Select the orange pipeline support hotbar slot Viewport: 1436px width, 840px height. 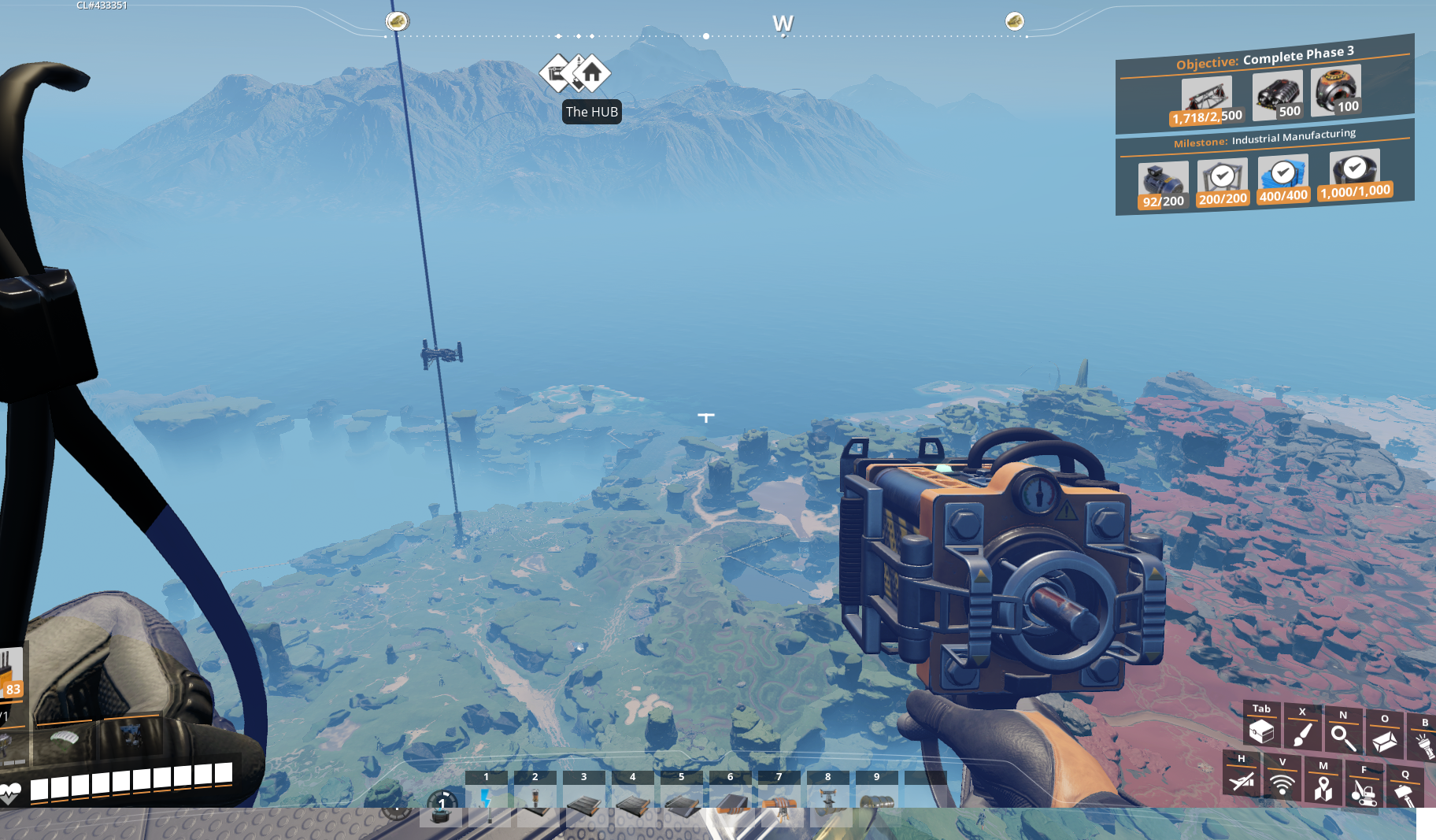[x=779, y=801]
